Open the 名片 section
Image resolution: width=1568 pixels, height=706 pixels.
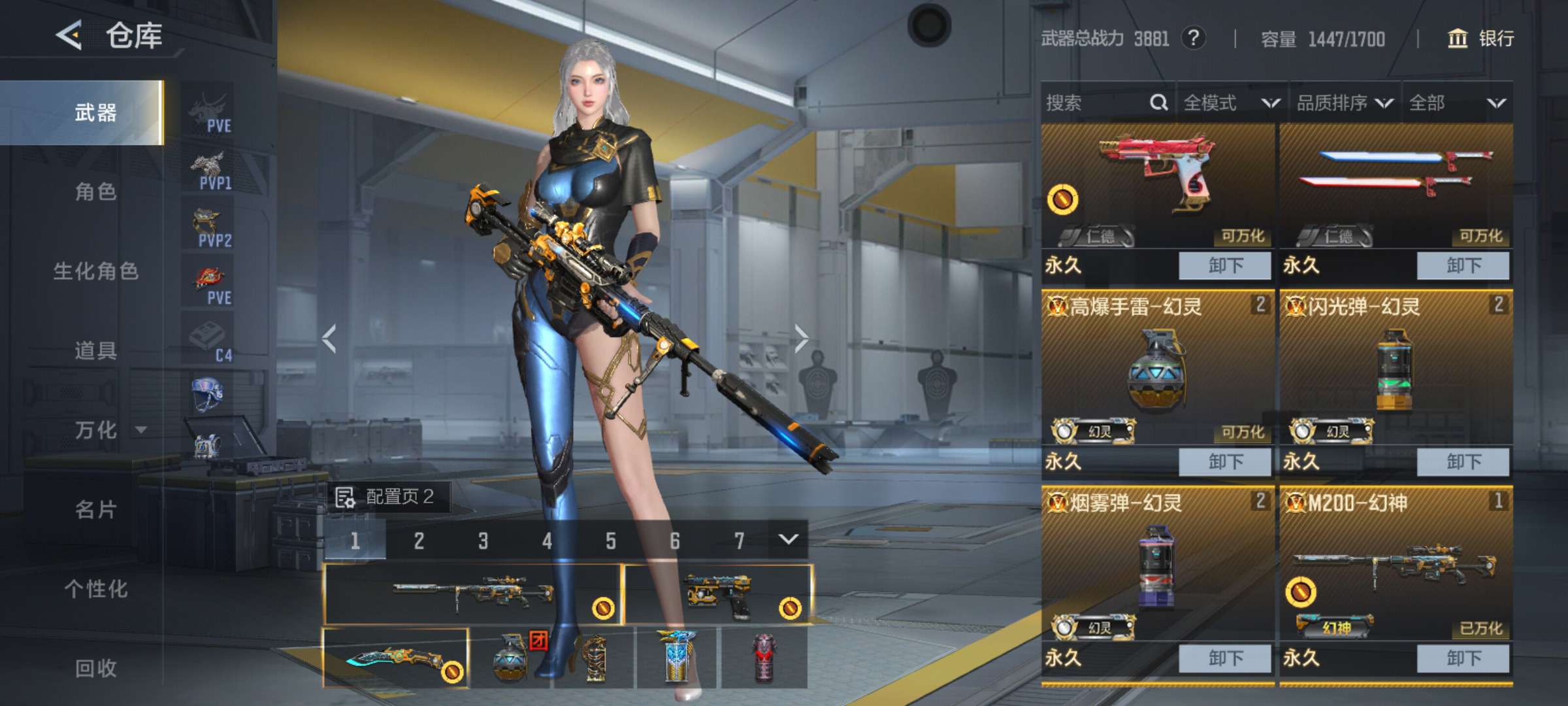[x=95, y=509]
